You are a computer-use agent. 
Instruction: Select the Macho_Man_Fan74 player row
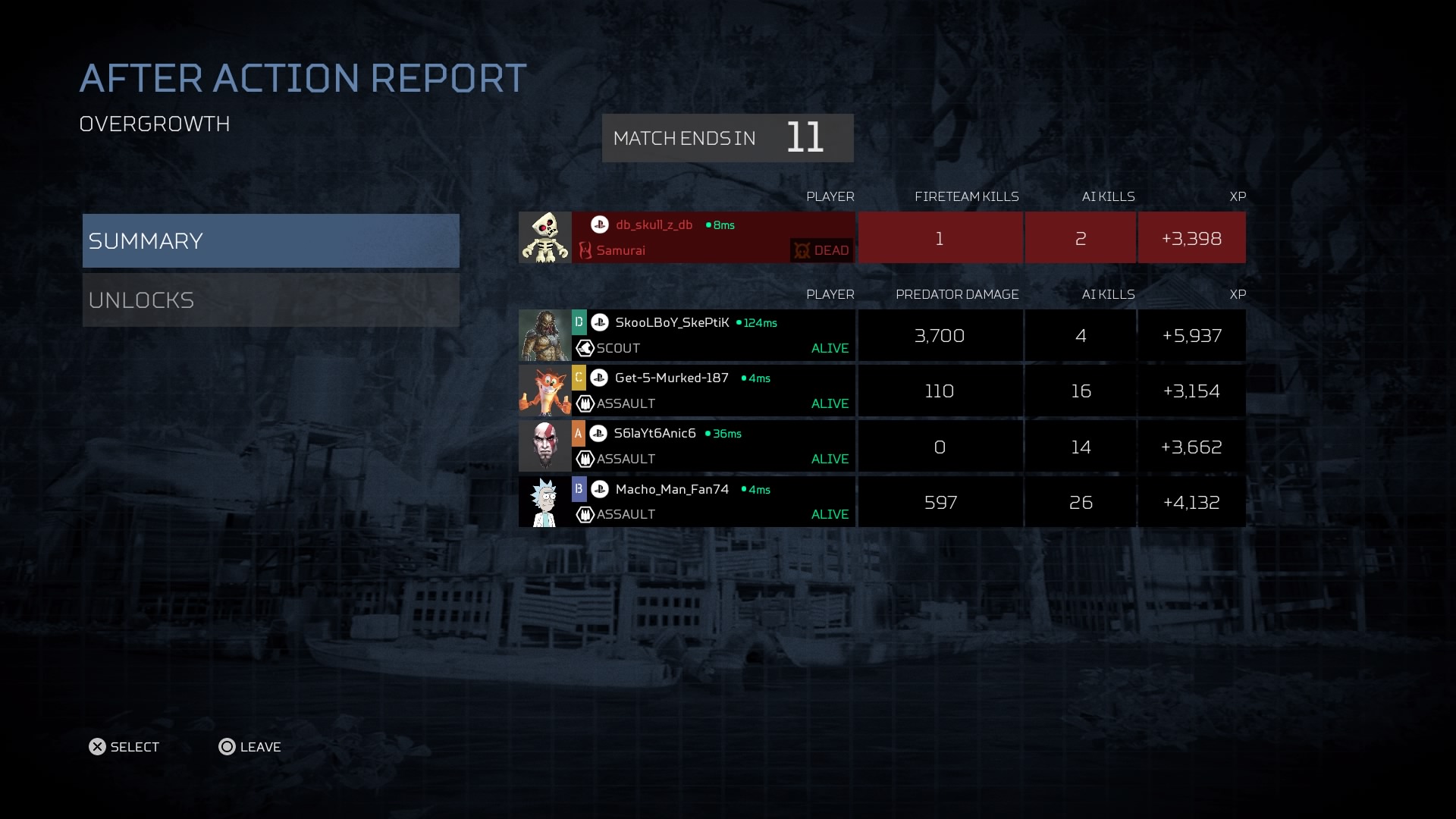tap(713, 501)
